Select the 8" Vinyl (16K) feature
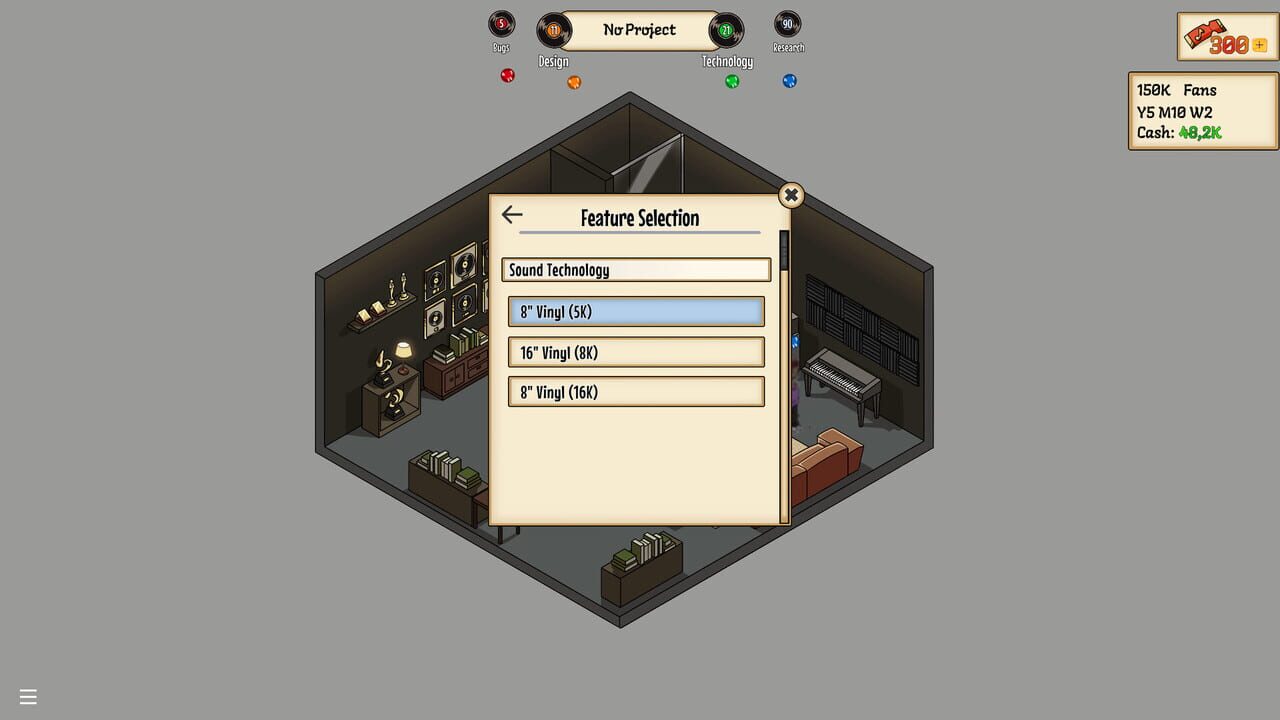1280x720 pixels. [x=636, y=391]
